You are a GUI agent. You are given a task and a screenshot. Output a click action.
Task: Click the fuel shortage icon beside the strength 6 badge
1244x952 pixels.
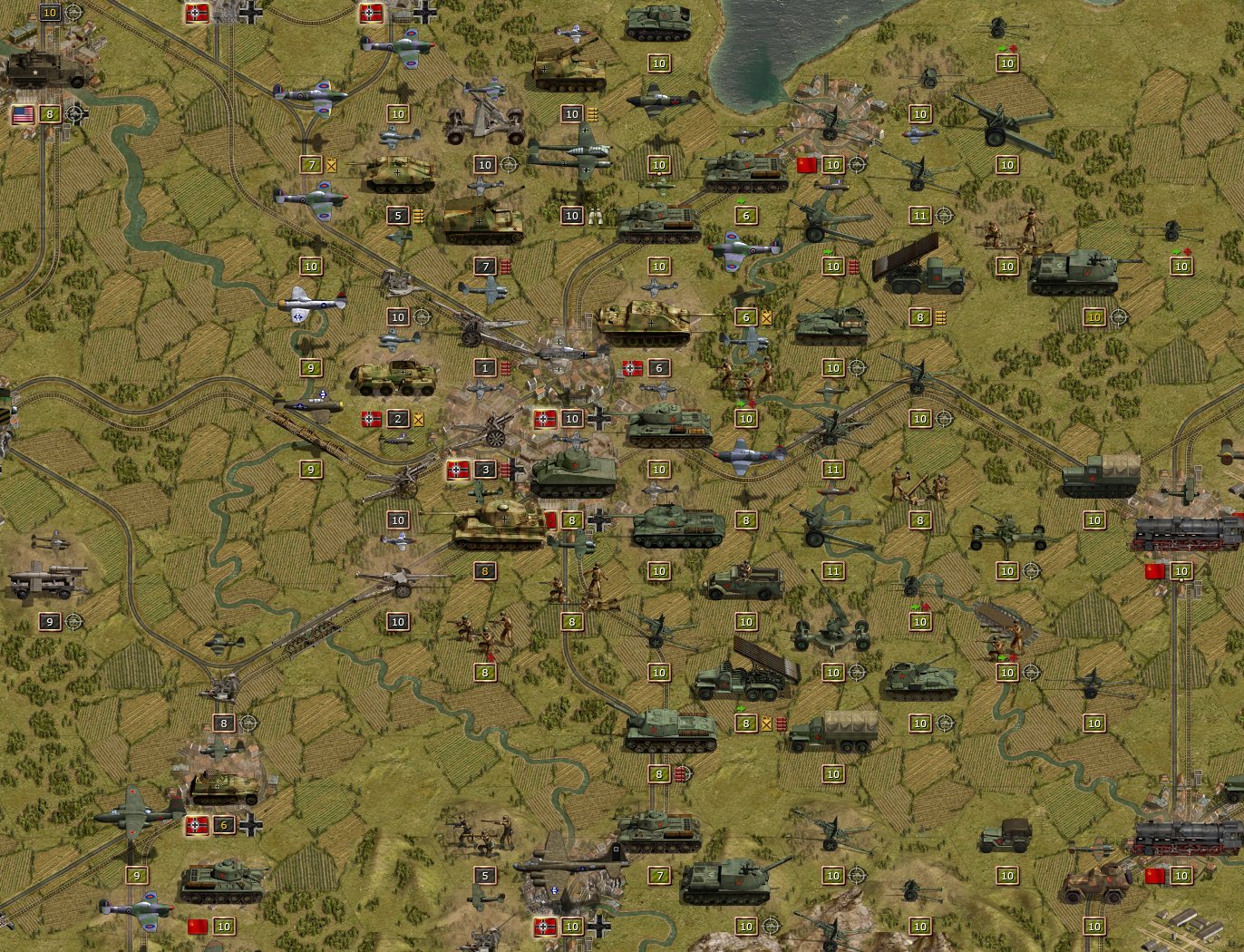(x=766, y=318)
